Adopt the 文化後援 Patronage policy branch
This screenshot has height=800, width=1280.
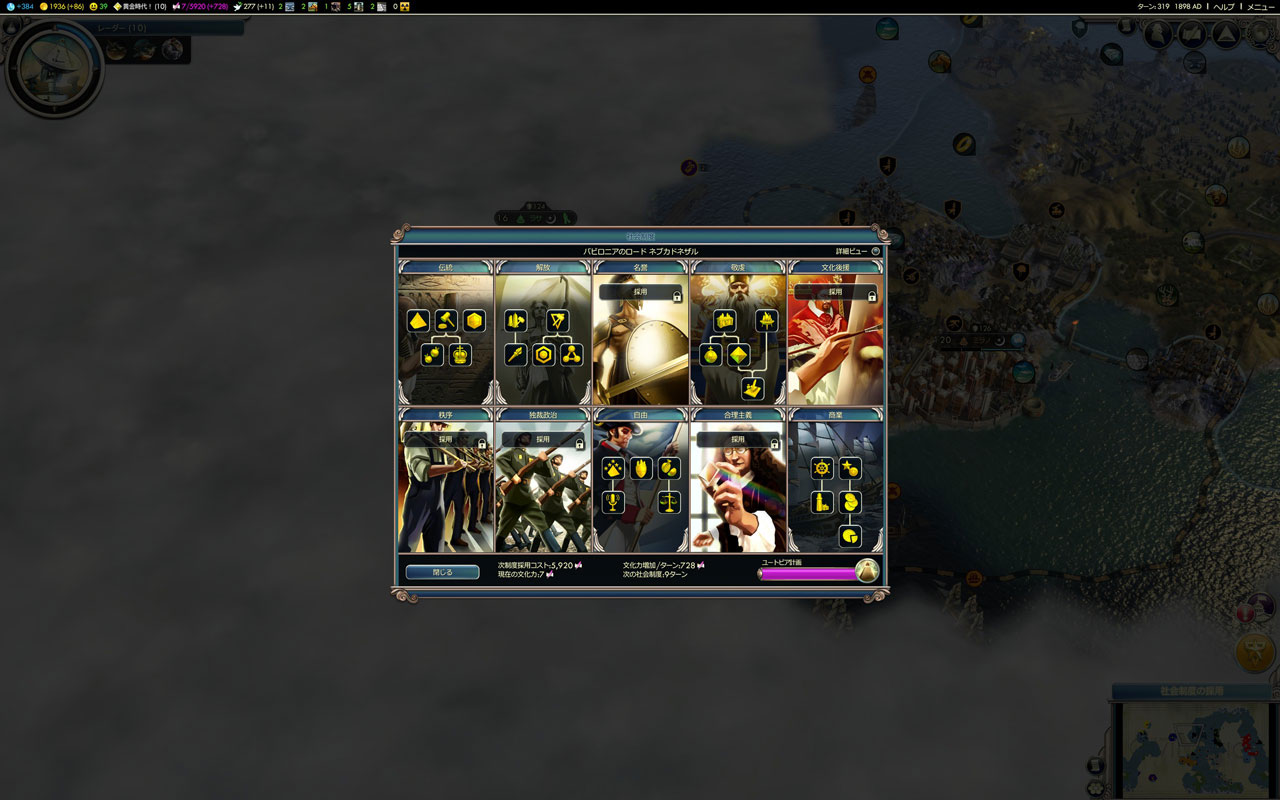[x=835, y=293]
